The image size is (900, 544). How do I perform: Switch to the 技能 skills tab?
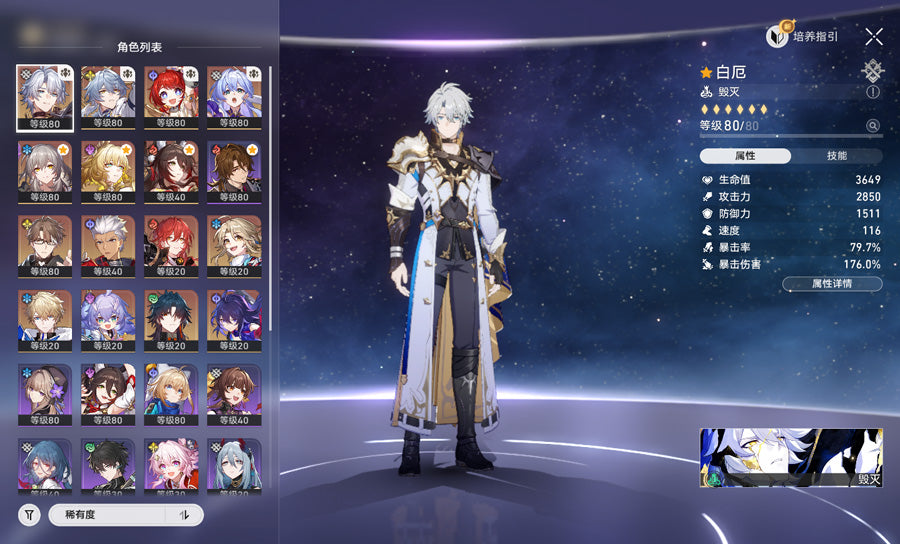tap(837, 156)
